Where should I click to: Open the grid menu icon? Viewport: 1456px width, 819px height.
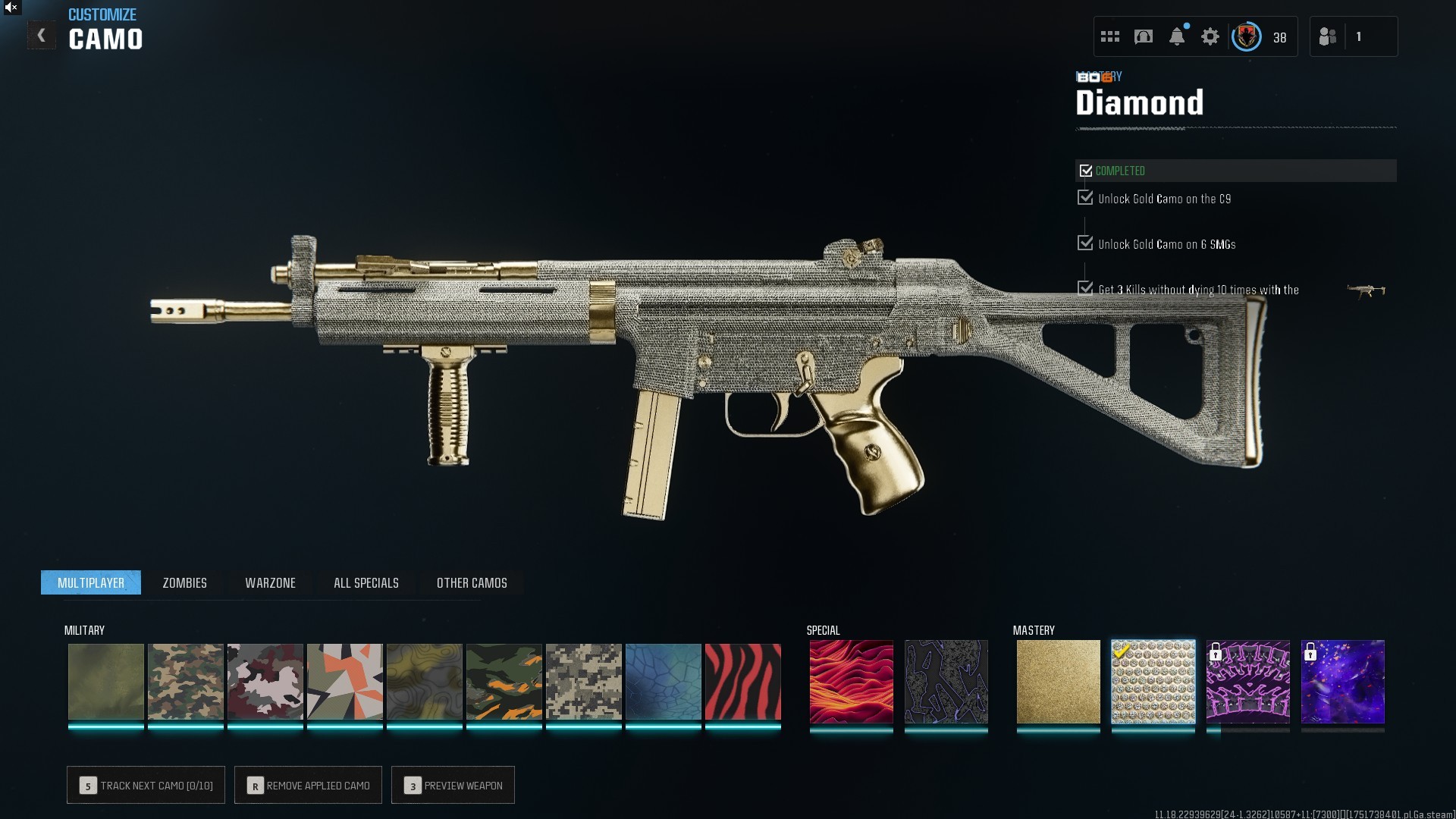(x=1110, y=36)
